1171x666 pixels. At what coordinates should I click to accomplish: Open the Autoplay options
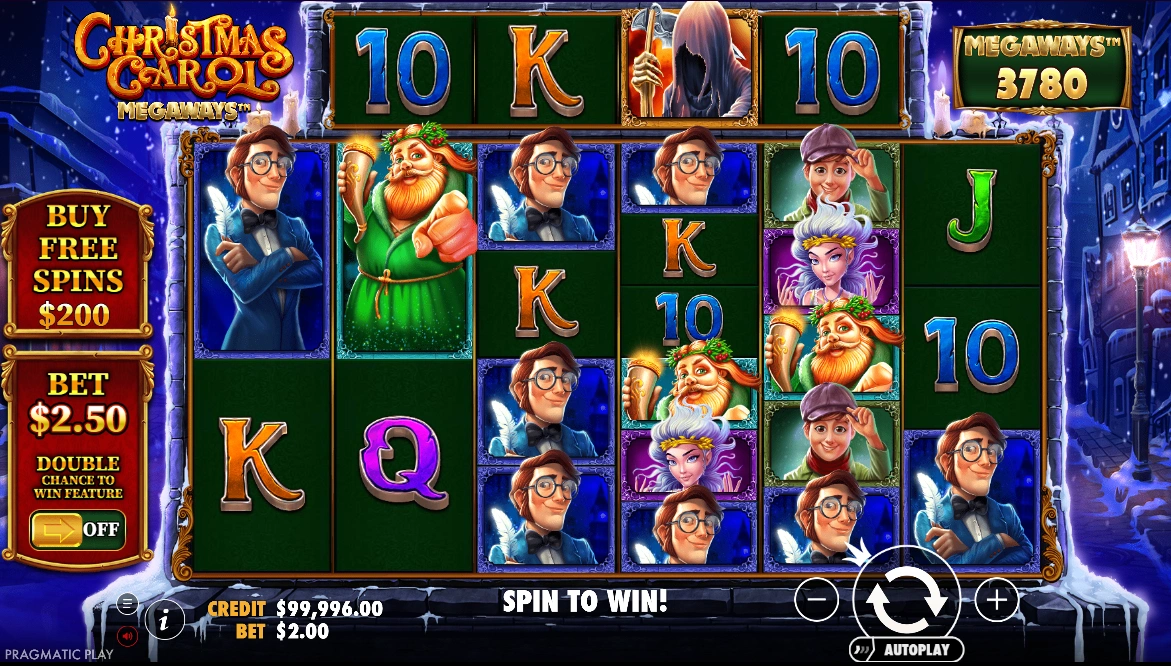coord(906,649)
